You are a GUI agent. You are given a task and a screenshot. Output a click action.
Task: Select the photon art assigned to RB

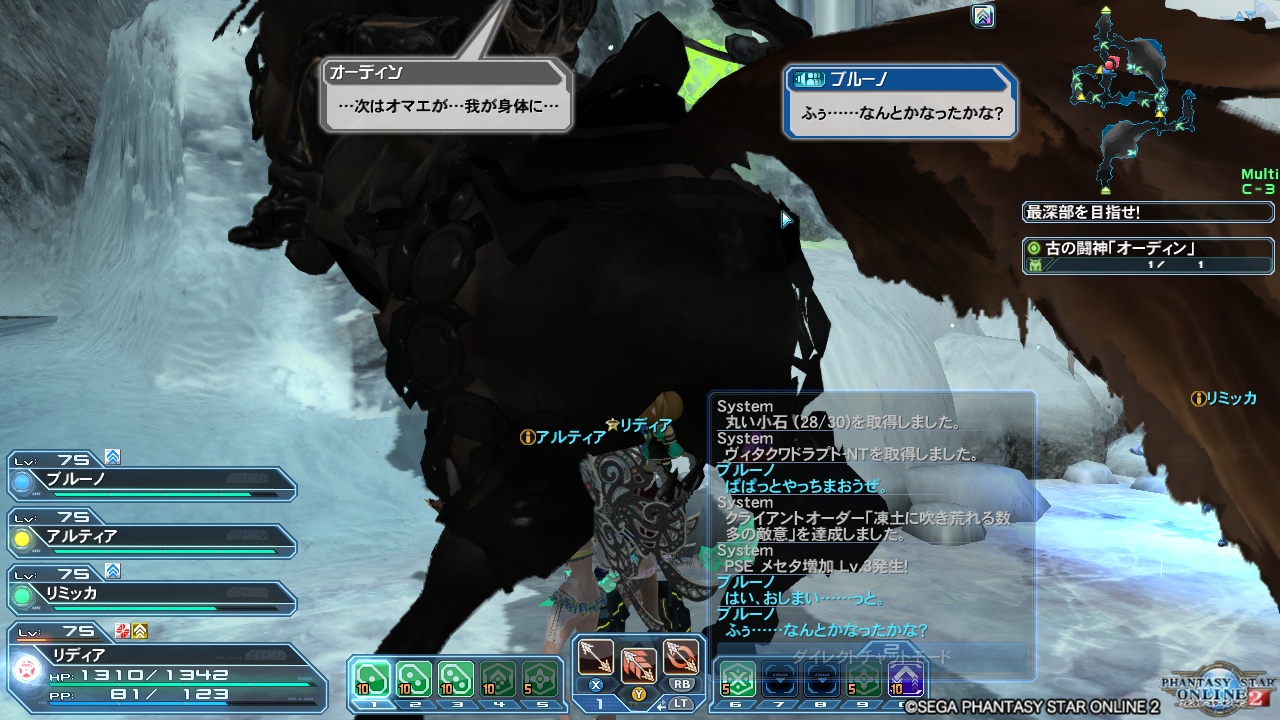[683, 655]
